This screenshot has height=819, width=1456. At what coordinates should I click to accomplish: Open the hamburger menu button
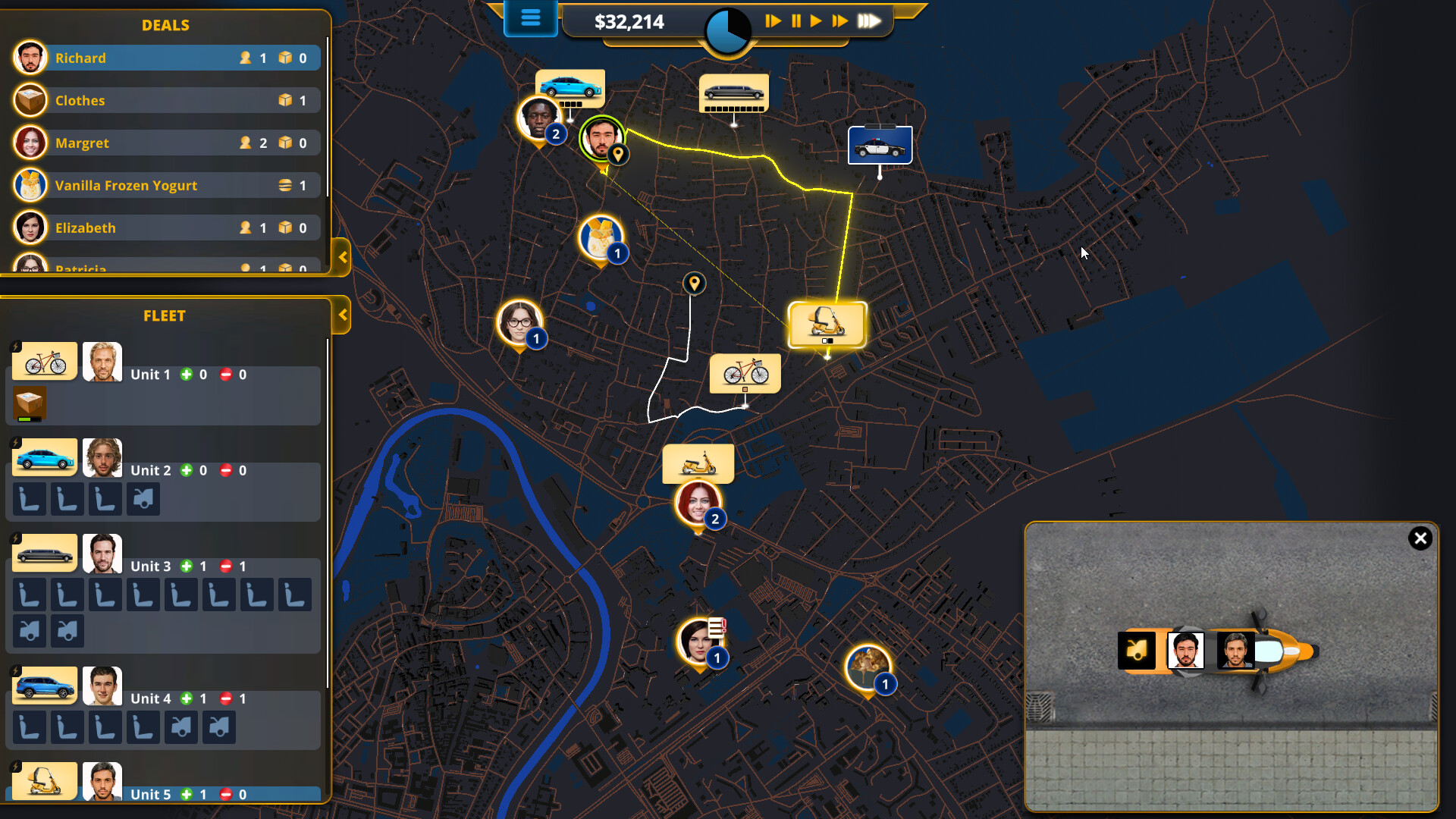click(530, 19)
